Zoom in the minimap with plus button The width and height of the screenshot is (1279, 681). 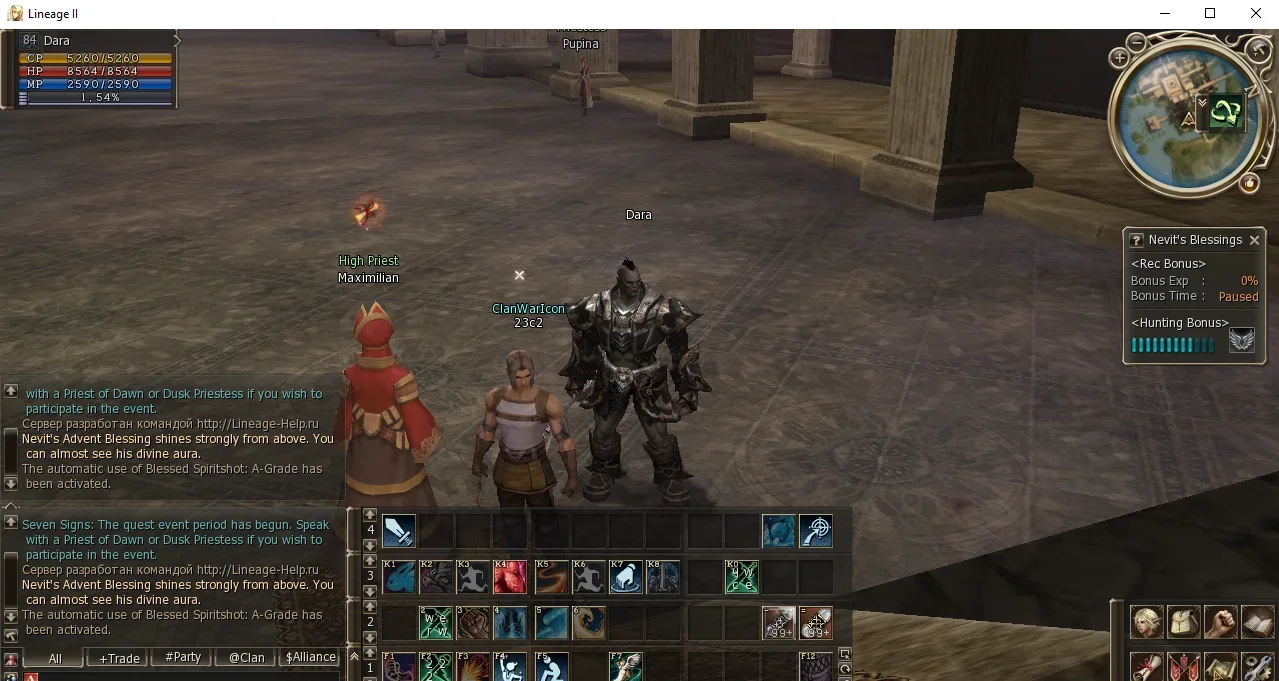tap(1119, 59)
